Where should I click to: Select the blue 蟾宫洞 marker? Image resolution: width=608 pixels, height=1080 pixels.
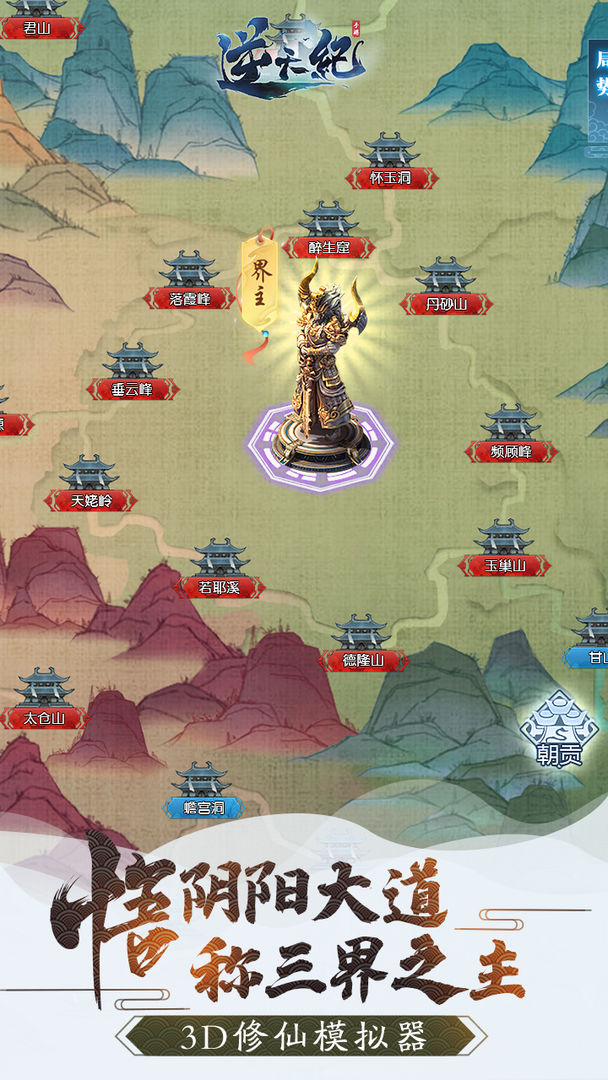point(203,794)
